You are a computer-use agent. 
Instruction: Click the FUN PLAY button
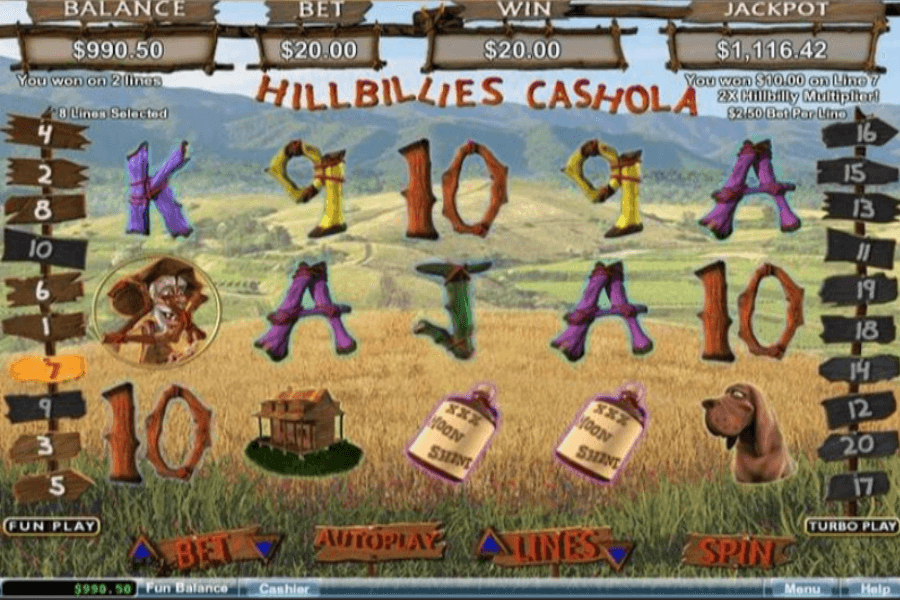(51, 526)
